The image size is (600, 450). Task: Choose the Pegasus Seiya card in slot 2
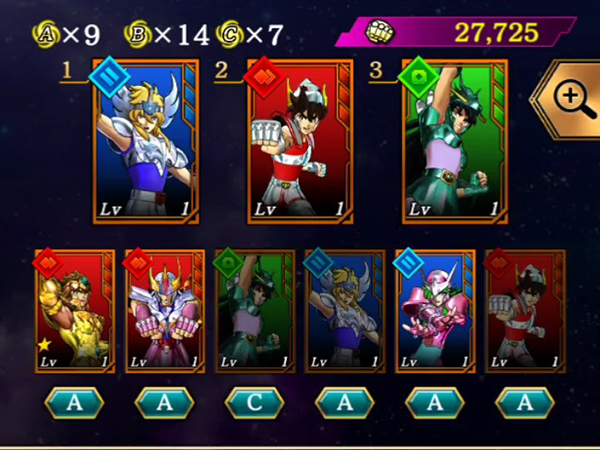click(297, 145)
